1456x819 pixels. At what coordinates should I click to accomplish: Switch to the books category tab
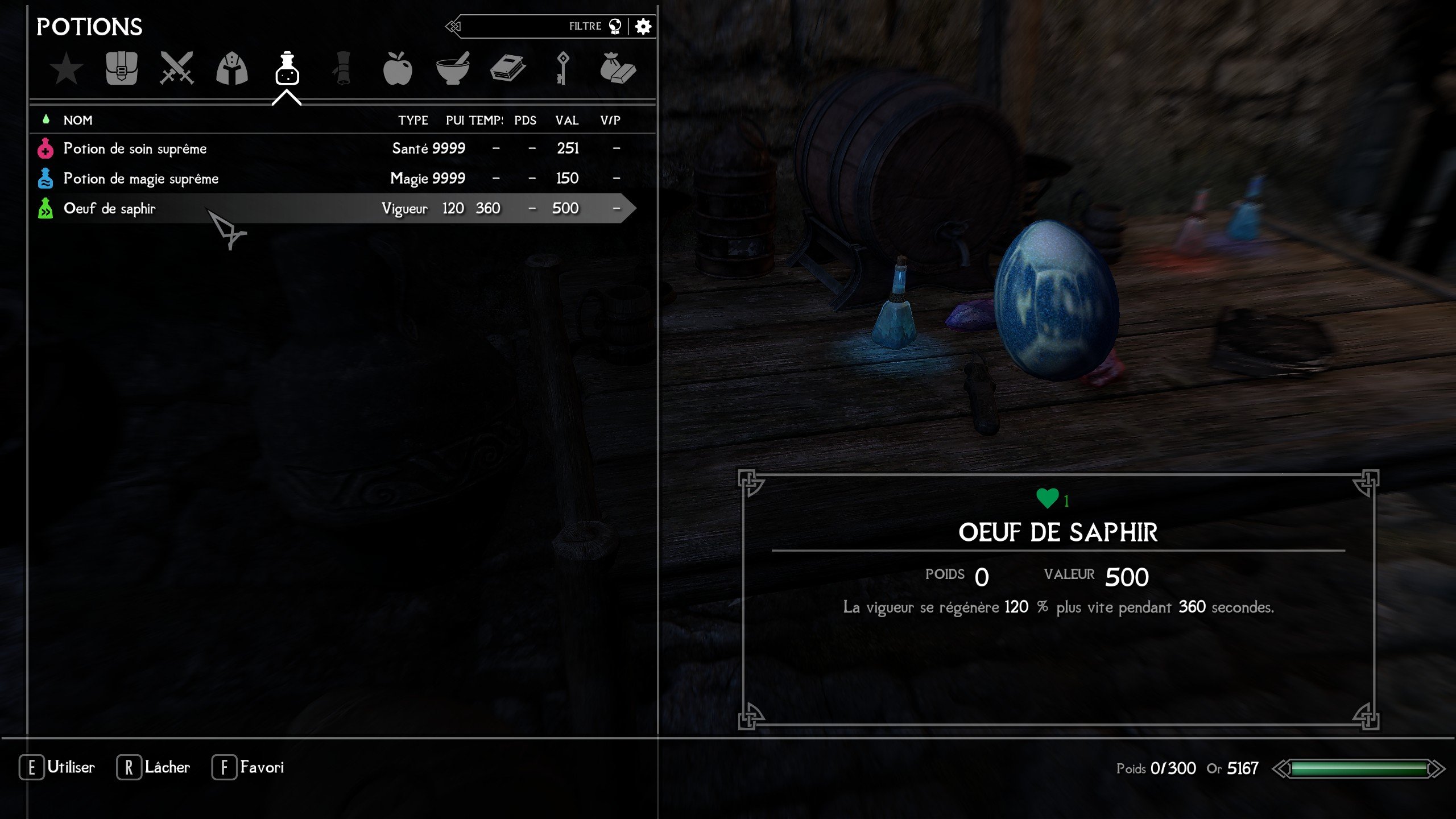[x=508, y=69]
